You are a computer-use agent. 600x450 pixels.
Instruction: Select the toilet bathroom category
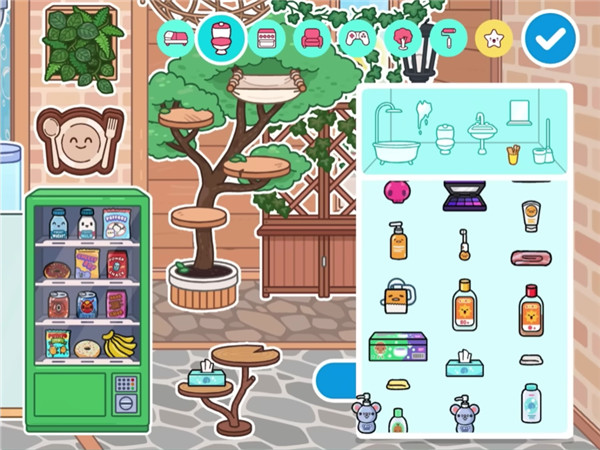click(222, 38)
